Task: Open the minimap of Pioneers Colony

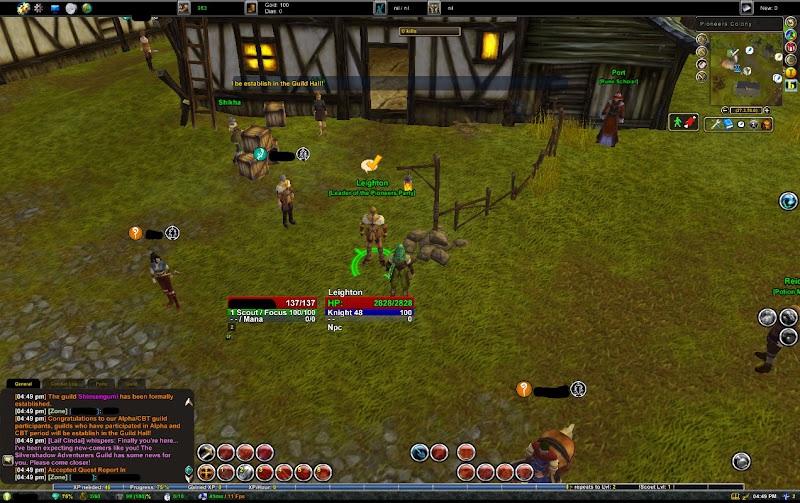Action: tap(748, 71)
